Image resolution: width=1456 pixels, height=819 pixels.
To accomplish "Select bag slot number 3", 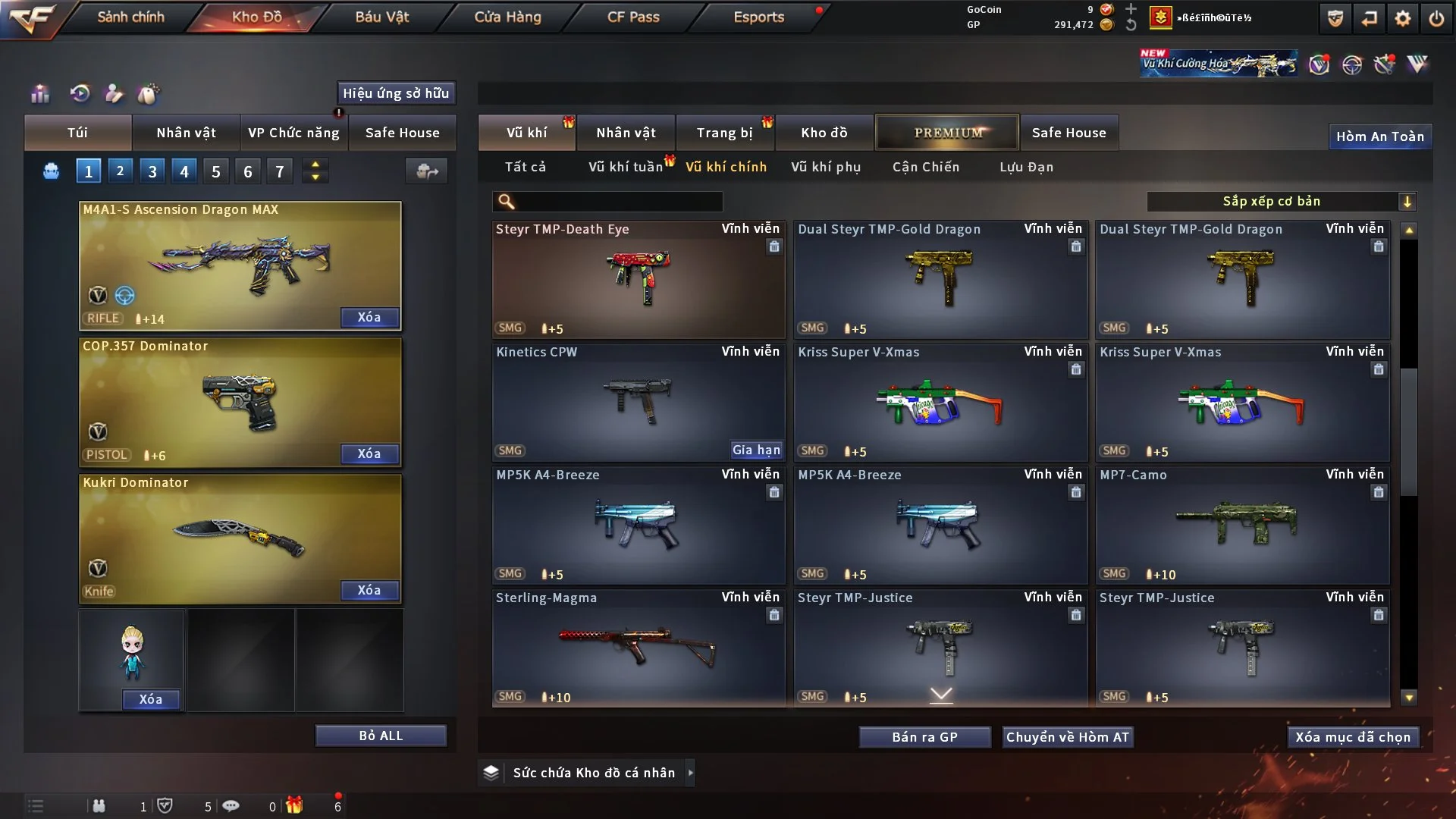I will (152, 171).
